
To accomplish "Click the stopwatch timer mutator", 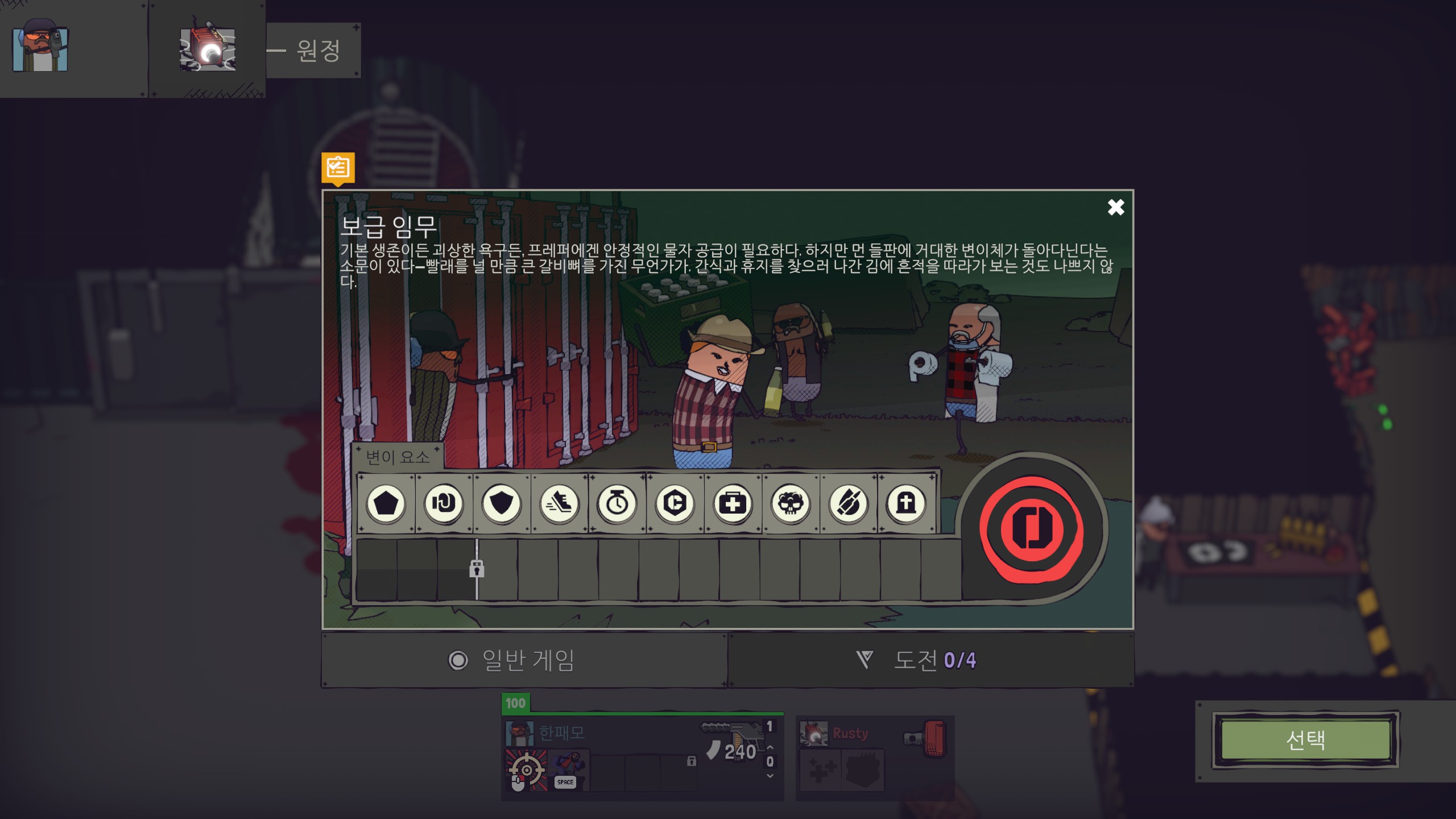I will tap(618, 503).
